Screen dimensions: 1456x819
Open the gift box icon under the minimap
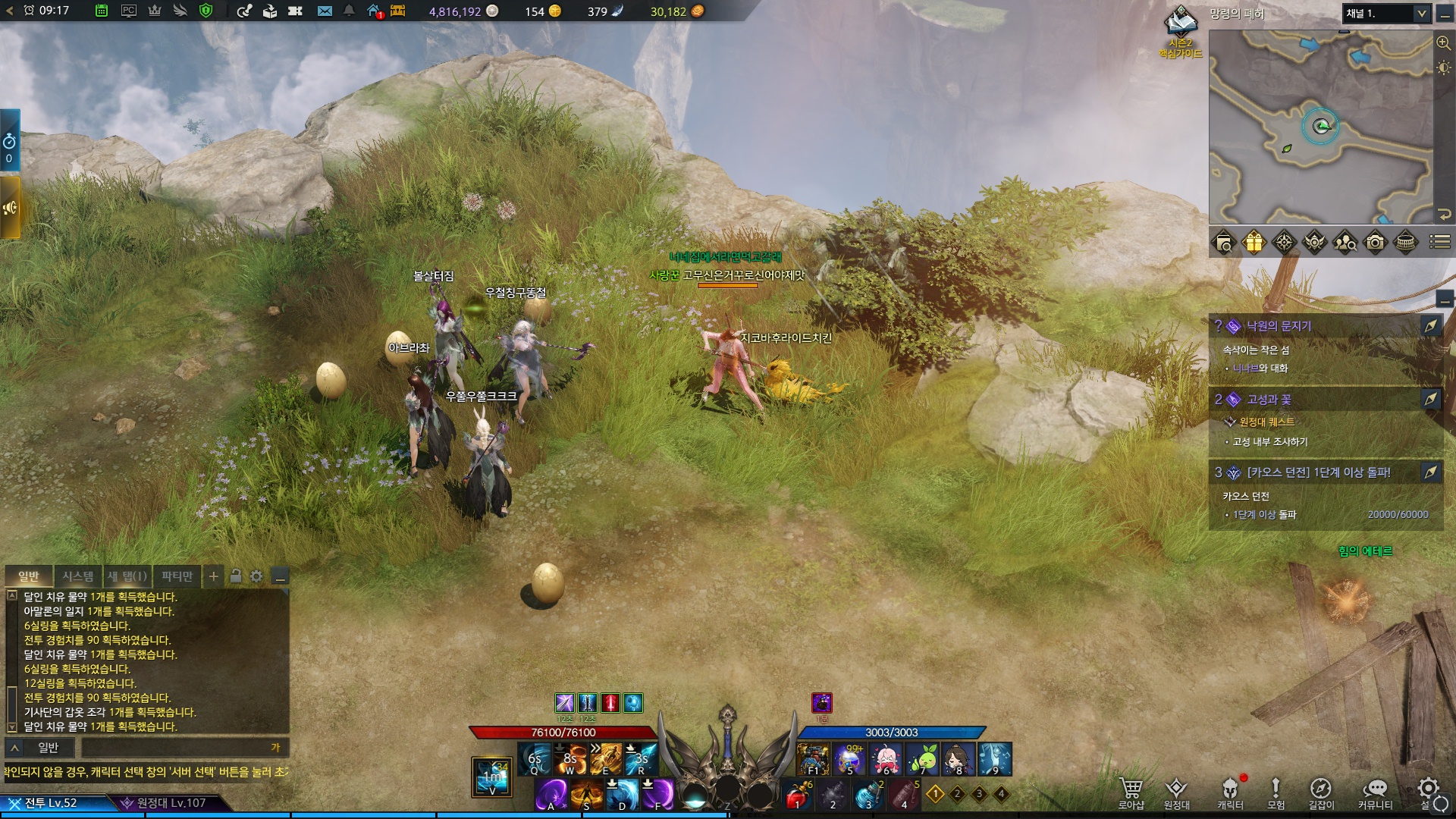point(1254,243)
